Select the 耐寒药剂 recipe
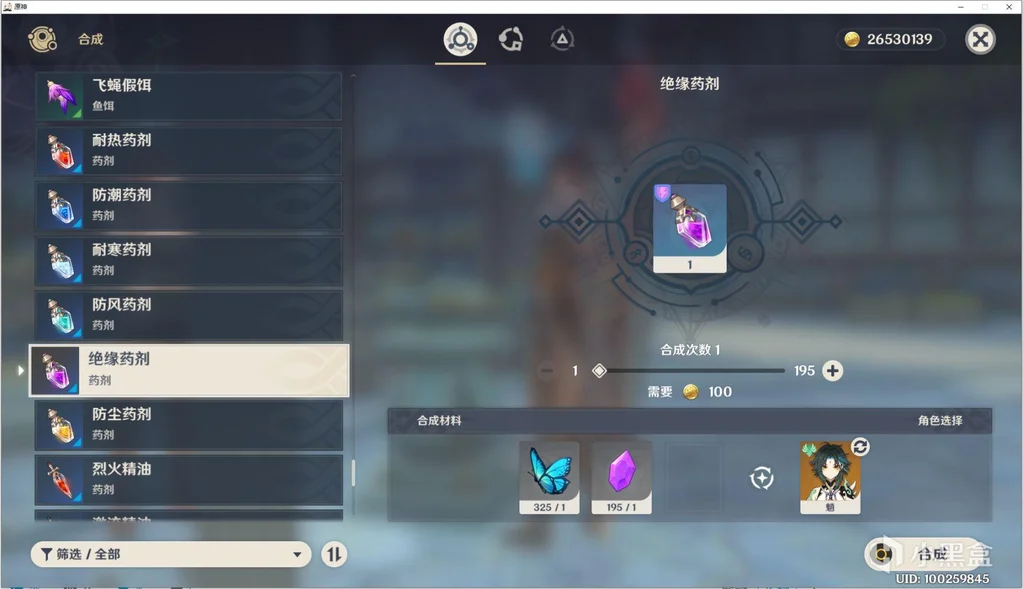The width and height of the screenshot is (1023, 589). click(188, 260)
